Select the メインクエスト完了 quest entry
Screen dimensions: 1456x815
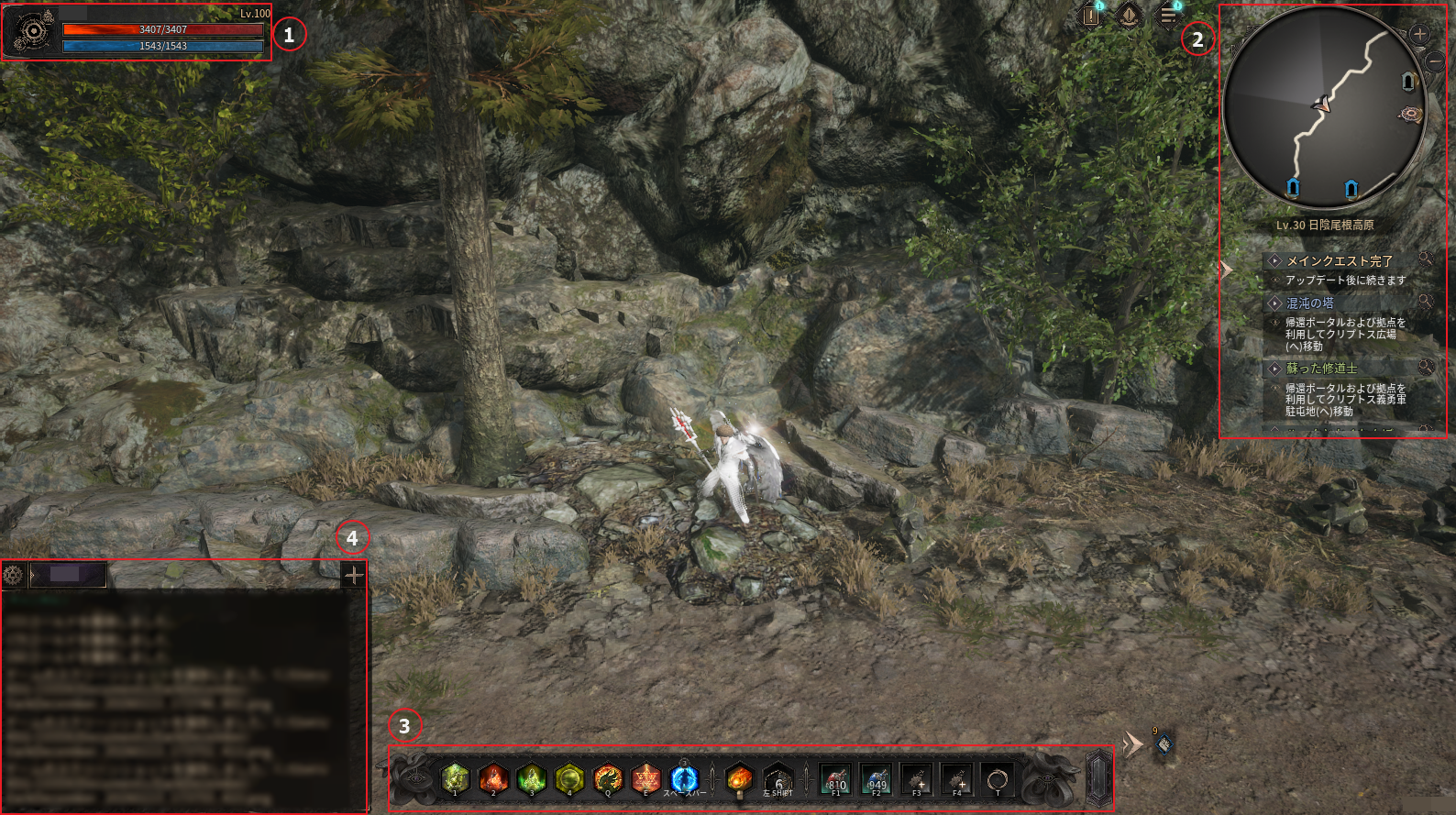[1339, 261]
